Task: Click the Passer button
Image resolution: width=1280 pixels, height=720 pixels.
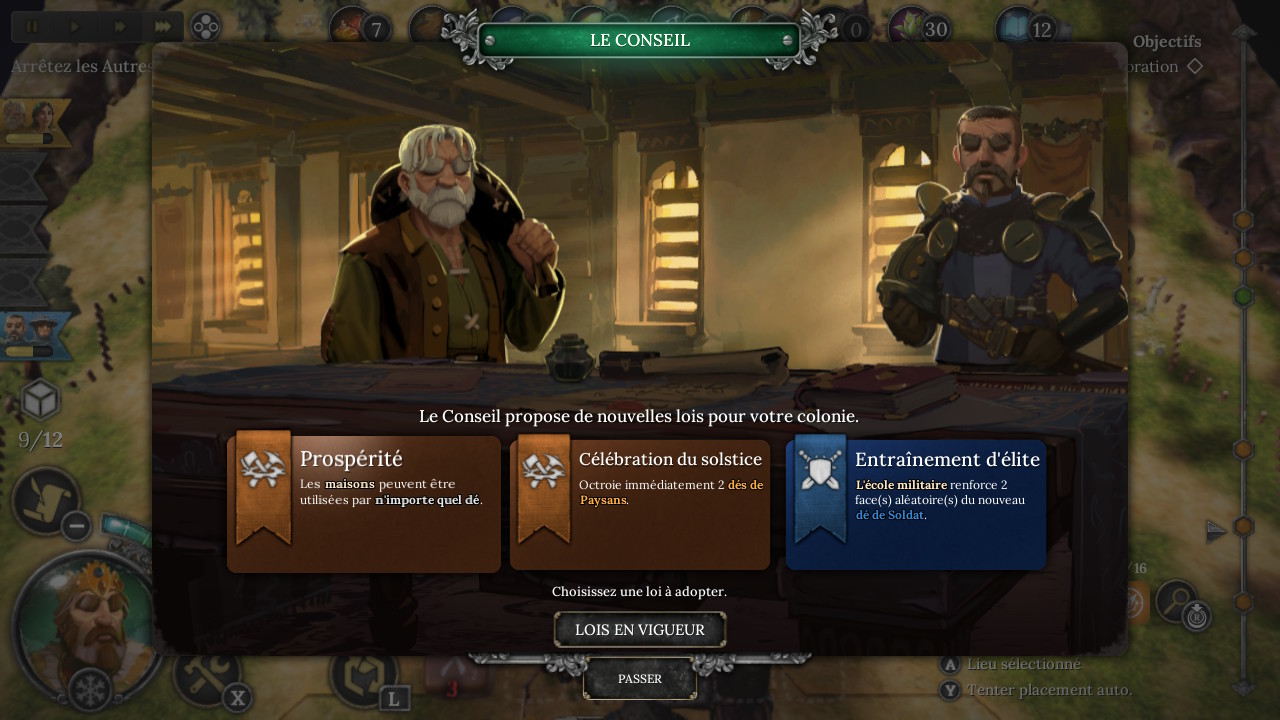Action: (x=640, y=679)
